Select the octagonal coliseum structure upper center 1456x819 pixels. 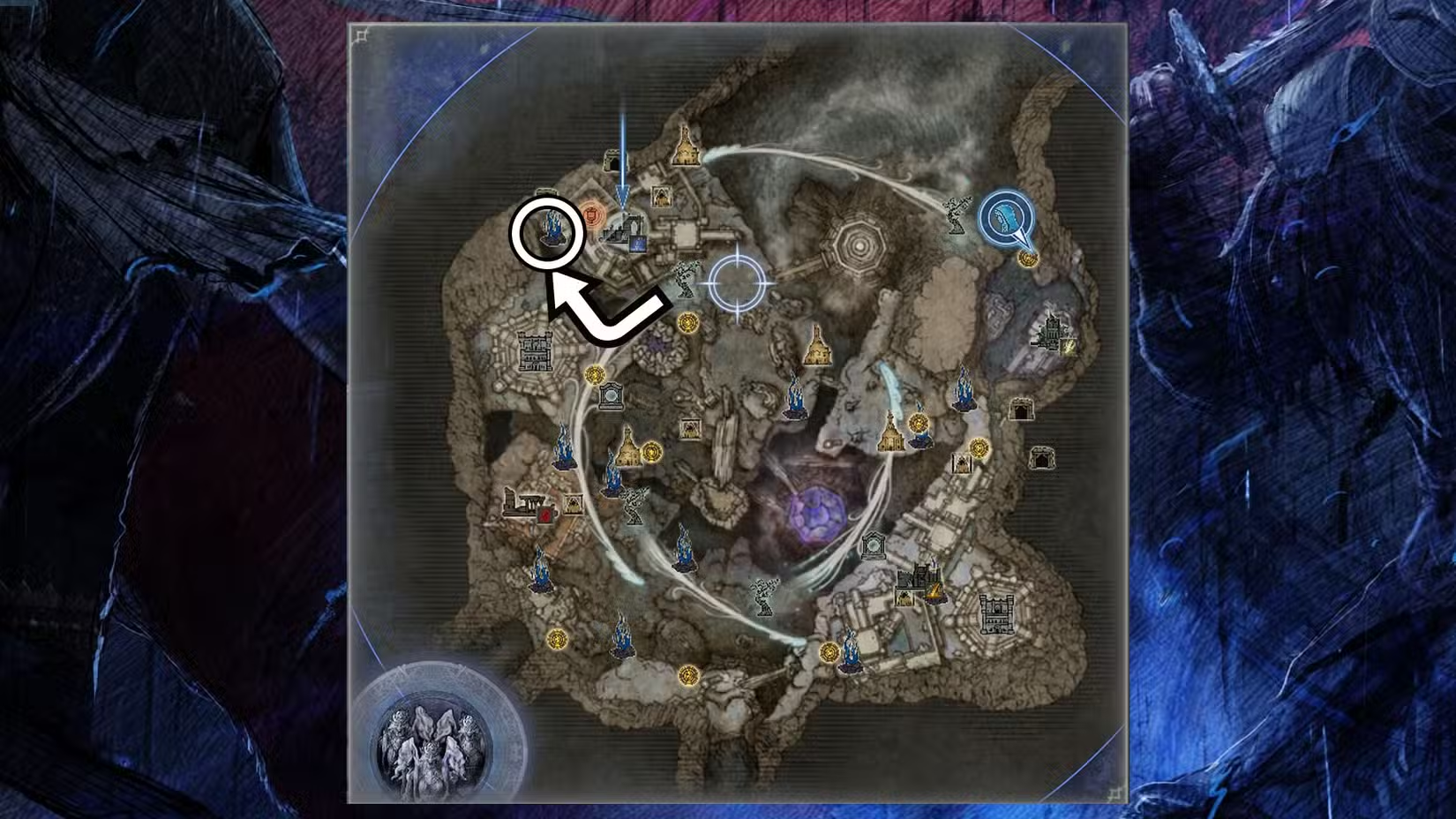coord(858,244)
